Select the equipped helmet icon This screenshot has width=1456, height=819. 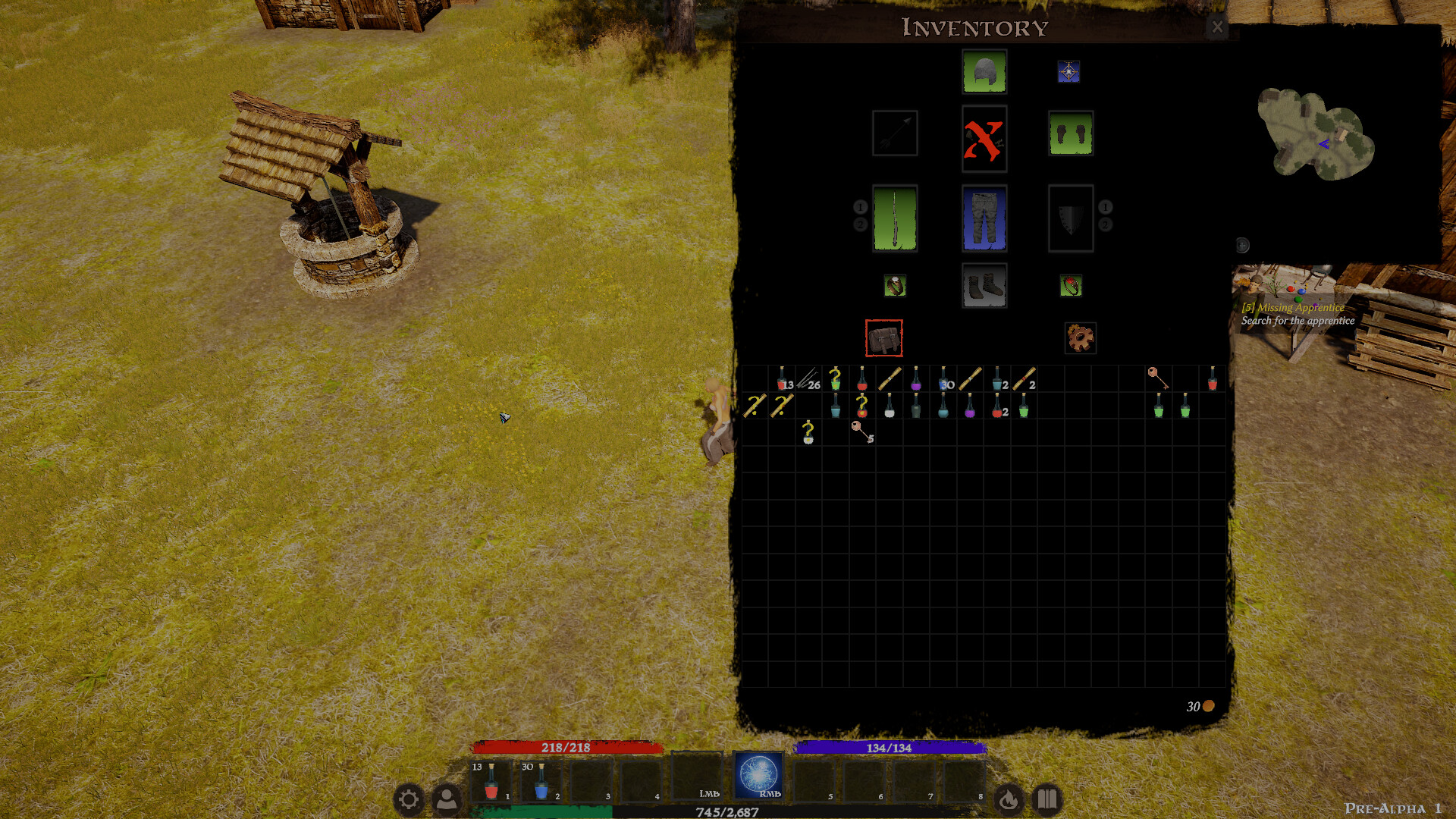pyautogui.click(x=984, y=71)
